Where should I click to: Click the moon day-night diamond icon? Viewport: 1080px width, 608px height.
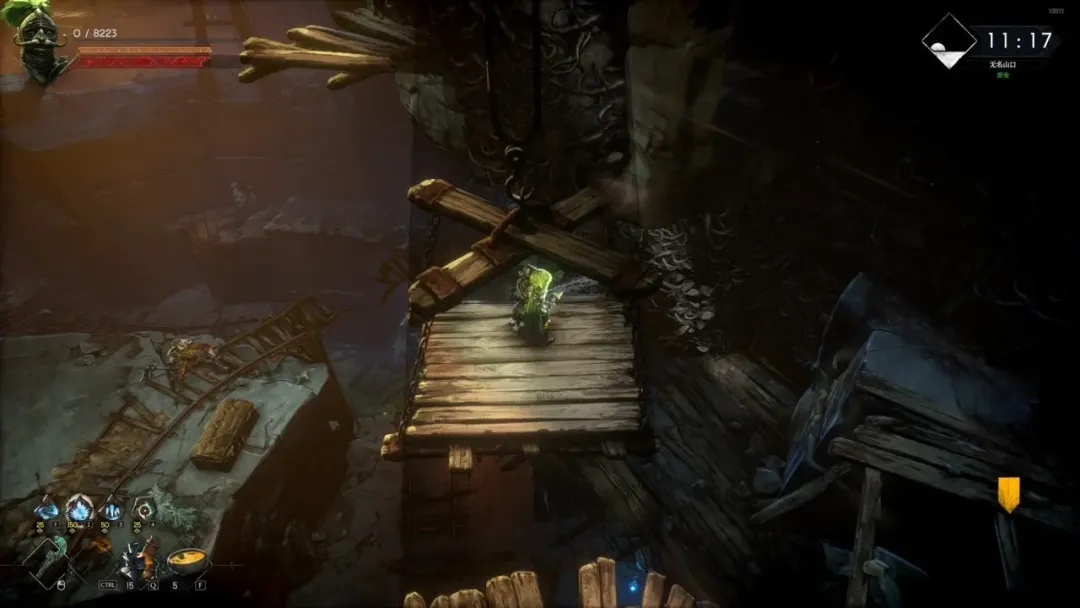click(x=948, y=42)
